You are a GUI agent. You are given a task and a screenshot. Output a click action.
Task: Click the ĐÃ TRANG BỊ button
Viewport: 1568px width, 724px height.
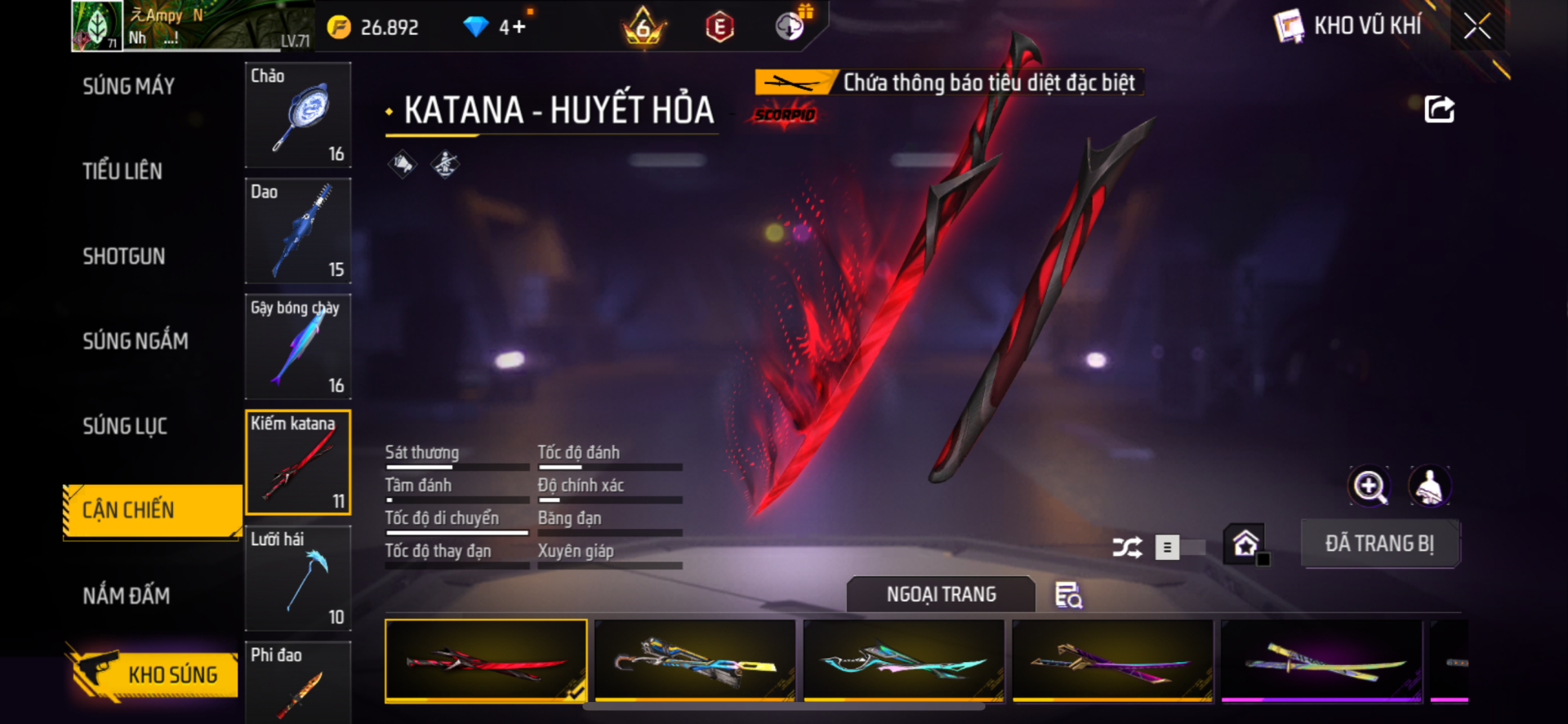(1379, 544)
